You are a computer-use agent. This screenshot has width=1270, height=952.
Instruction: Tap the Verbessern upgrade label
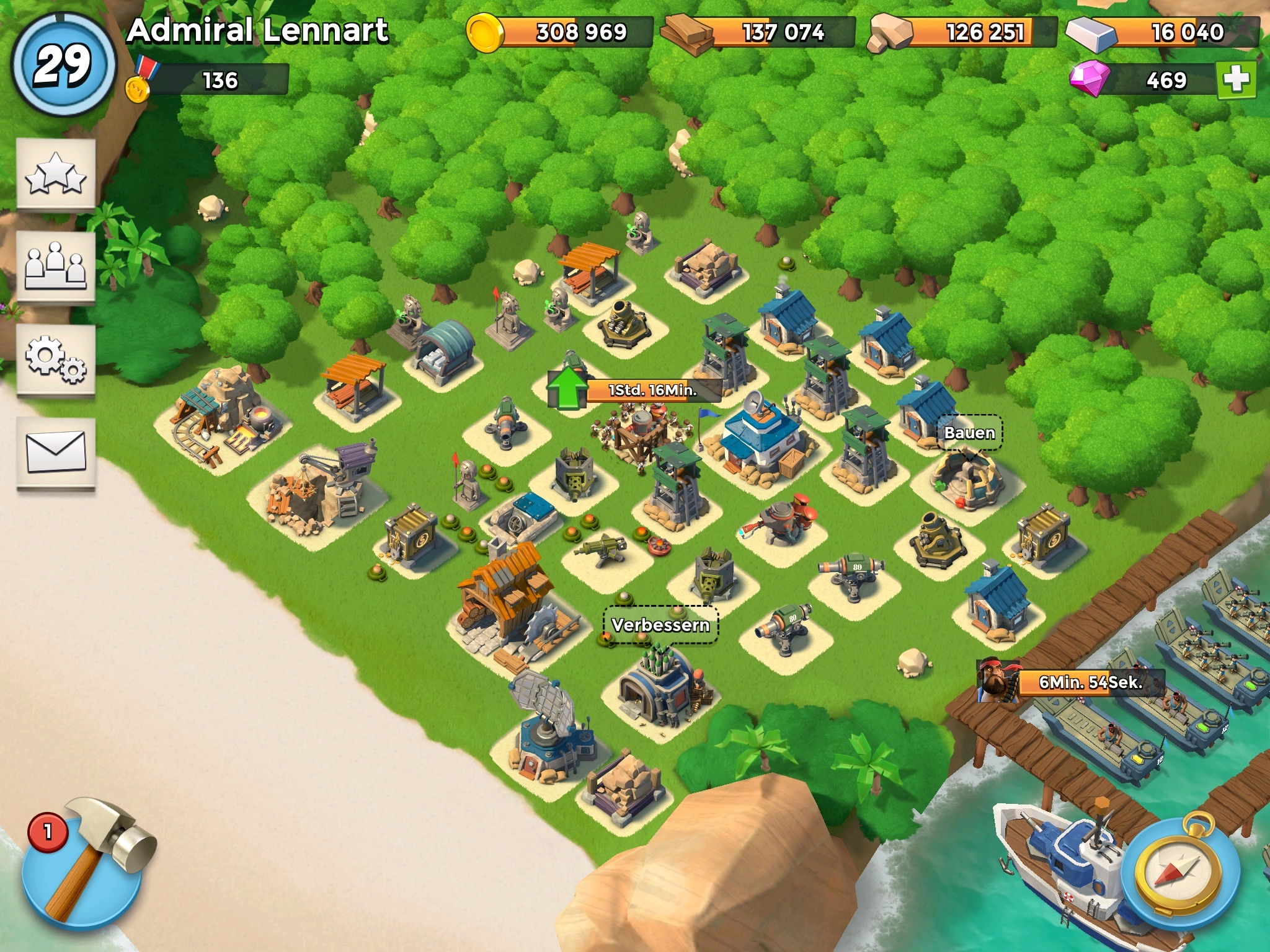[x=660, y=625]
